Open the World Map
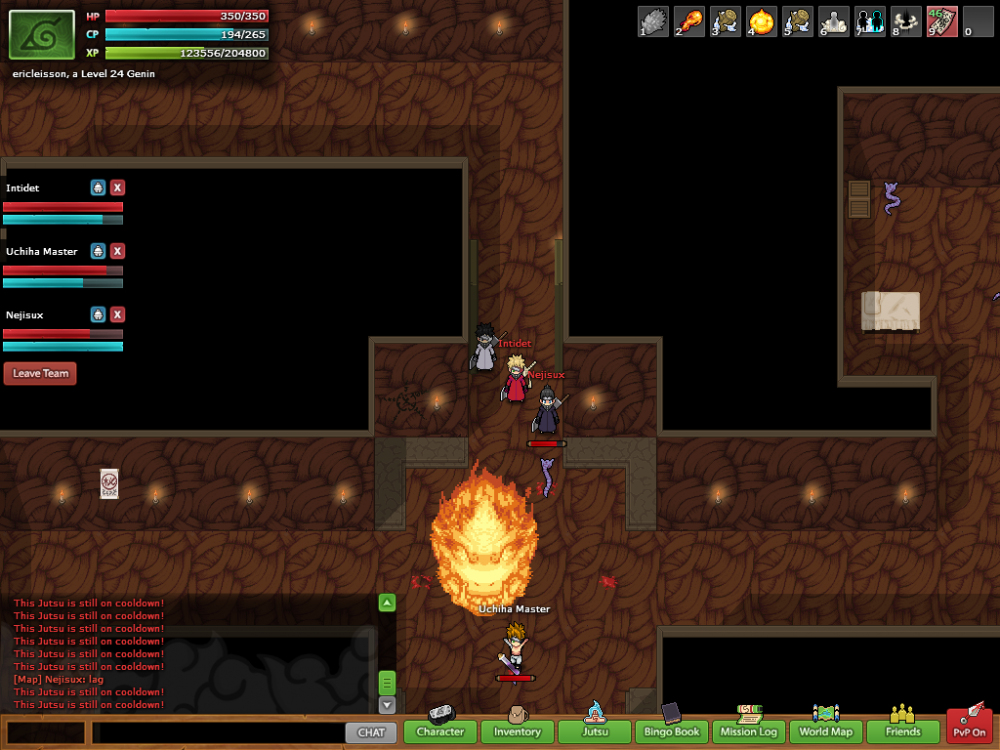This screenshot has width=1000, height=750. click(x=826, y=732)
